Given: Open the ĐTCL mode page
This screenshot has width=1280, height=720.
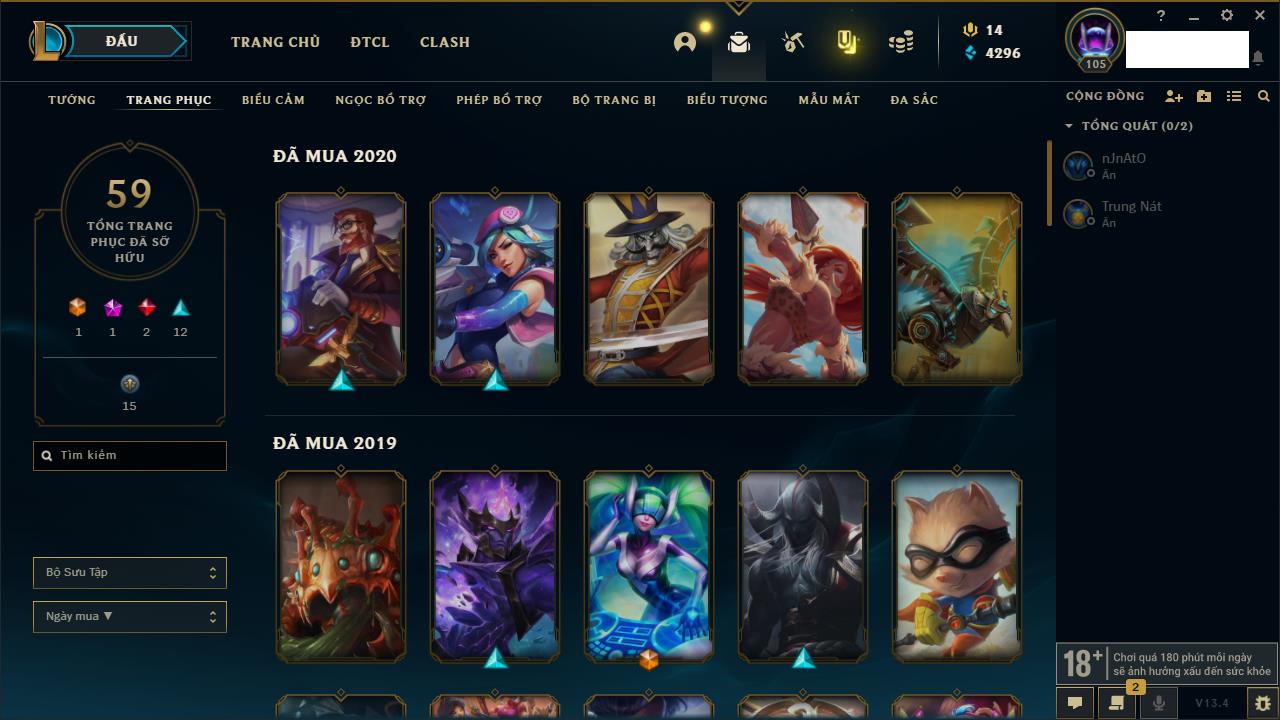Looking at the screenshot, I should 370,42.
